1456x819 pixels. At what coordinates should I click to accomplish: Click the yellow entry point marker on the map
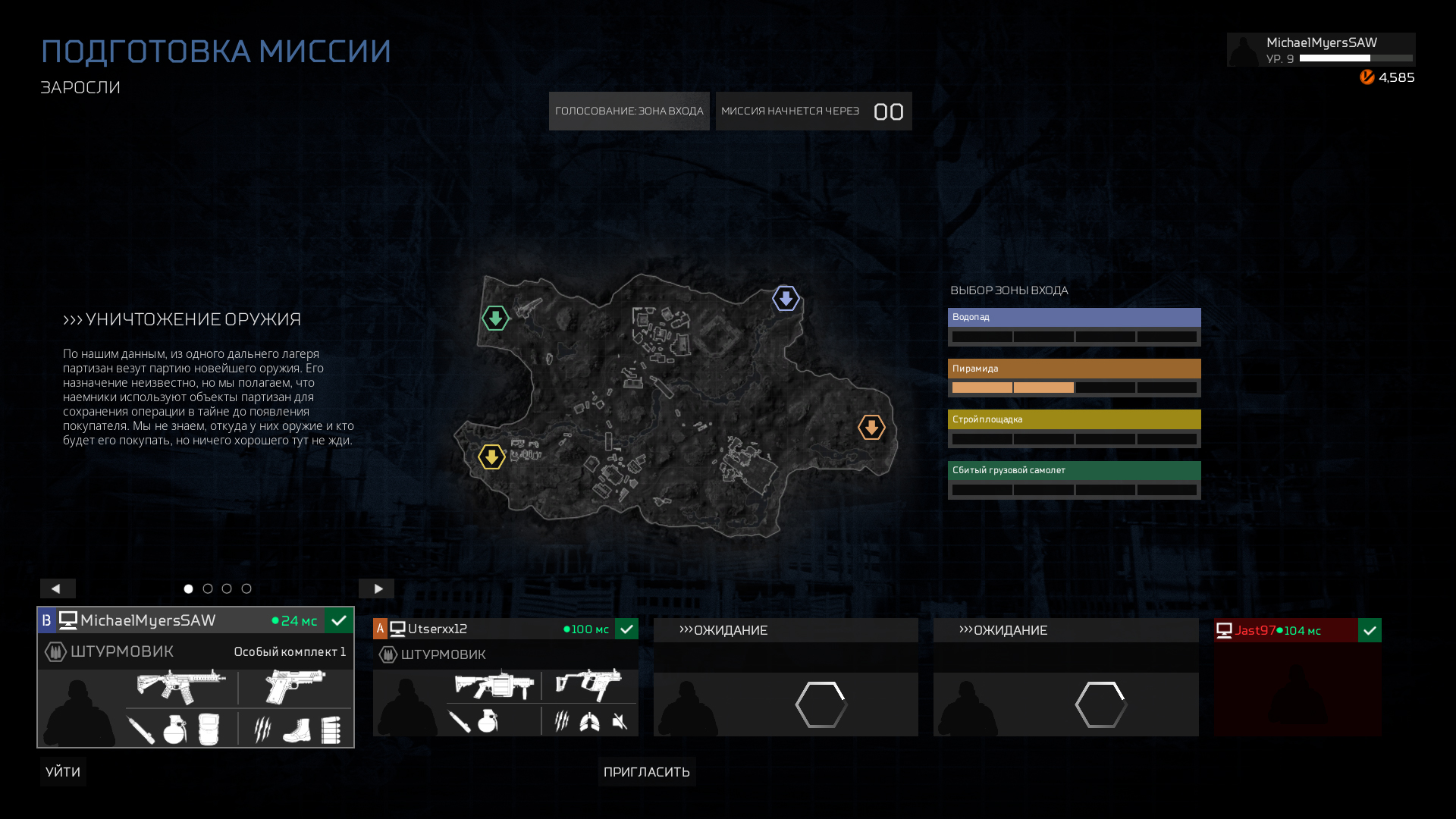pos(492,457)
